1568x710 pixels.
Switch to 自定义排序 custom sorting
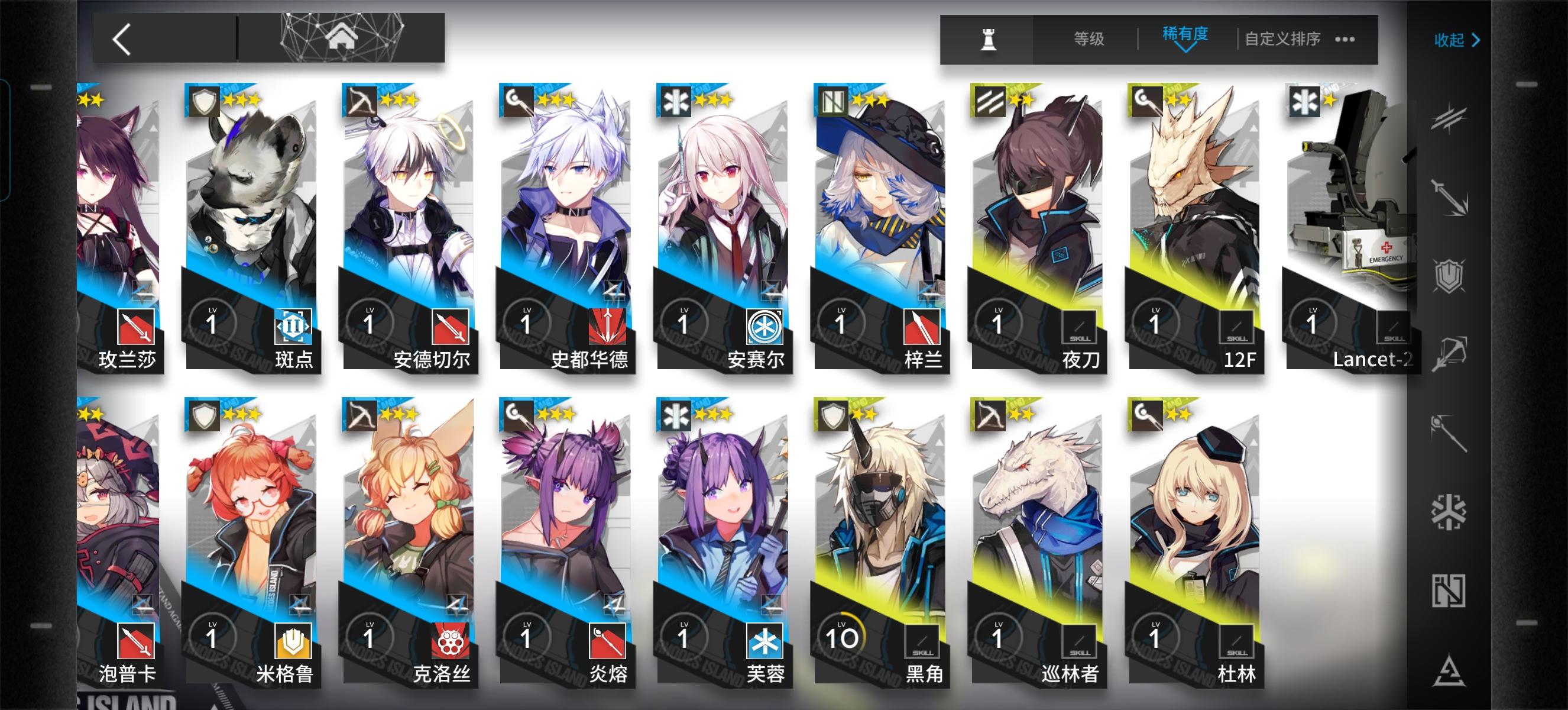1281,39
